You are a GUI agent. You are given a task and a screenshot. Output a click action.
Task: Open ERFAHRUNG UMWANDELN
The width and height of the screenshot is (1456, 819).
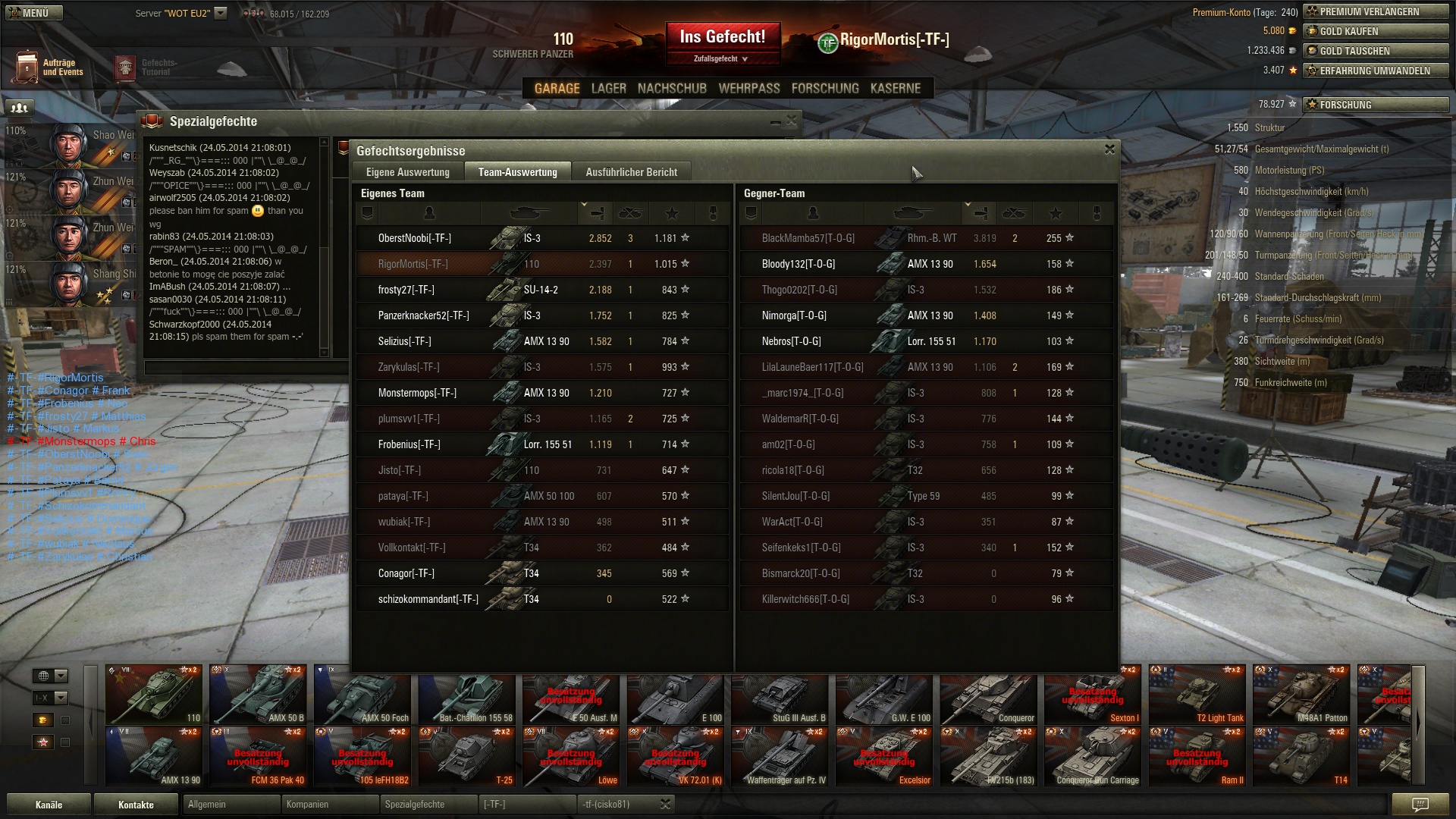[1376, 71]
